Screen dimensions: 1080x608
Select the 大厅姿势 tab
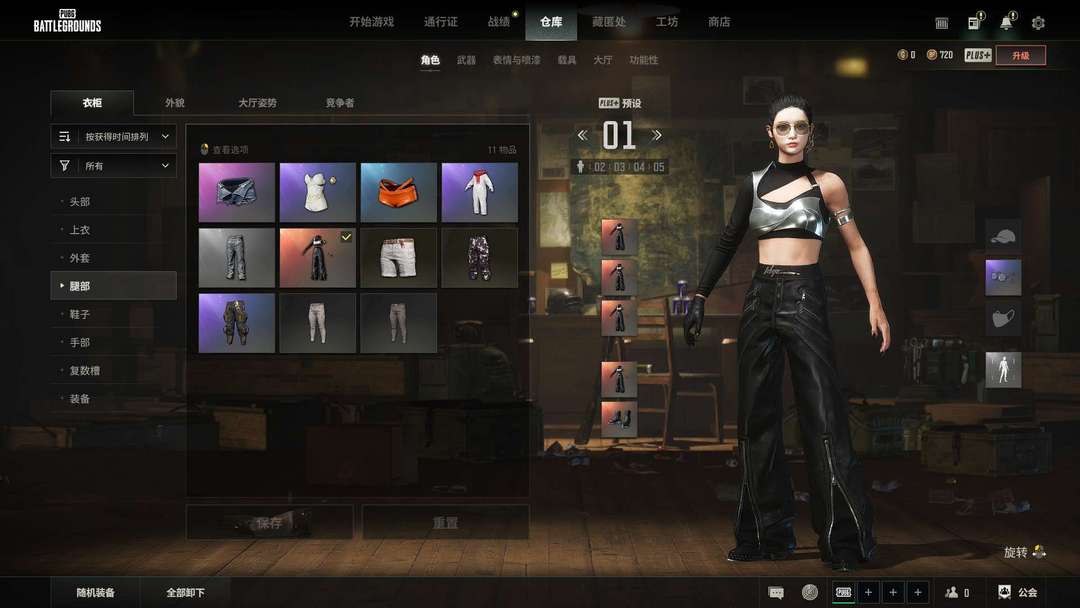257,103
